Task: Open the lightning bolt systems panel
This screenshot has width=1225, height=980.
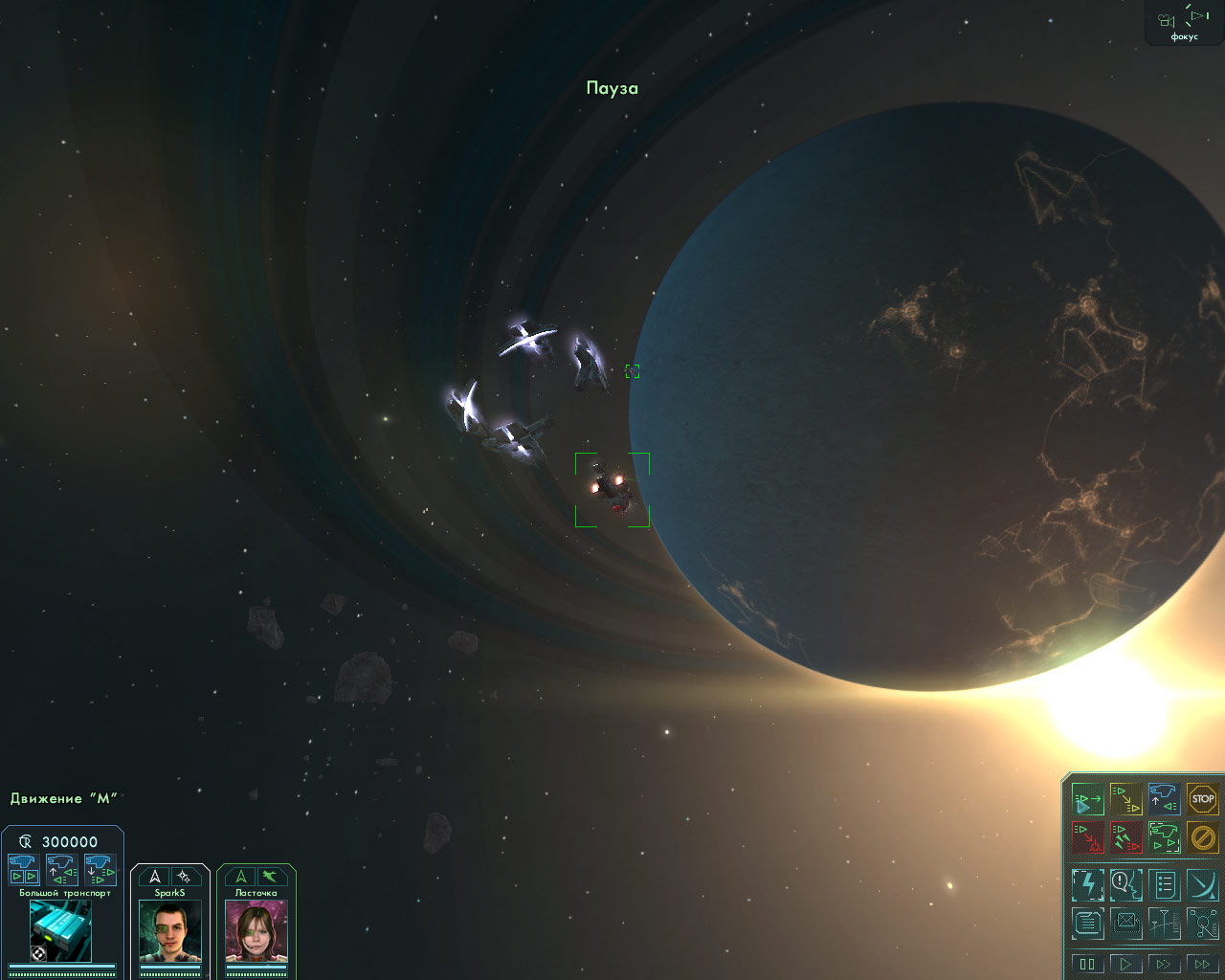Action: click(x=1087, y=884)
